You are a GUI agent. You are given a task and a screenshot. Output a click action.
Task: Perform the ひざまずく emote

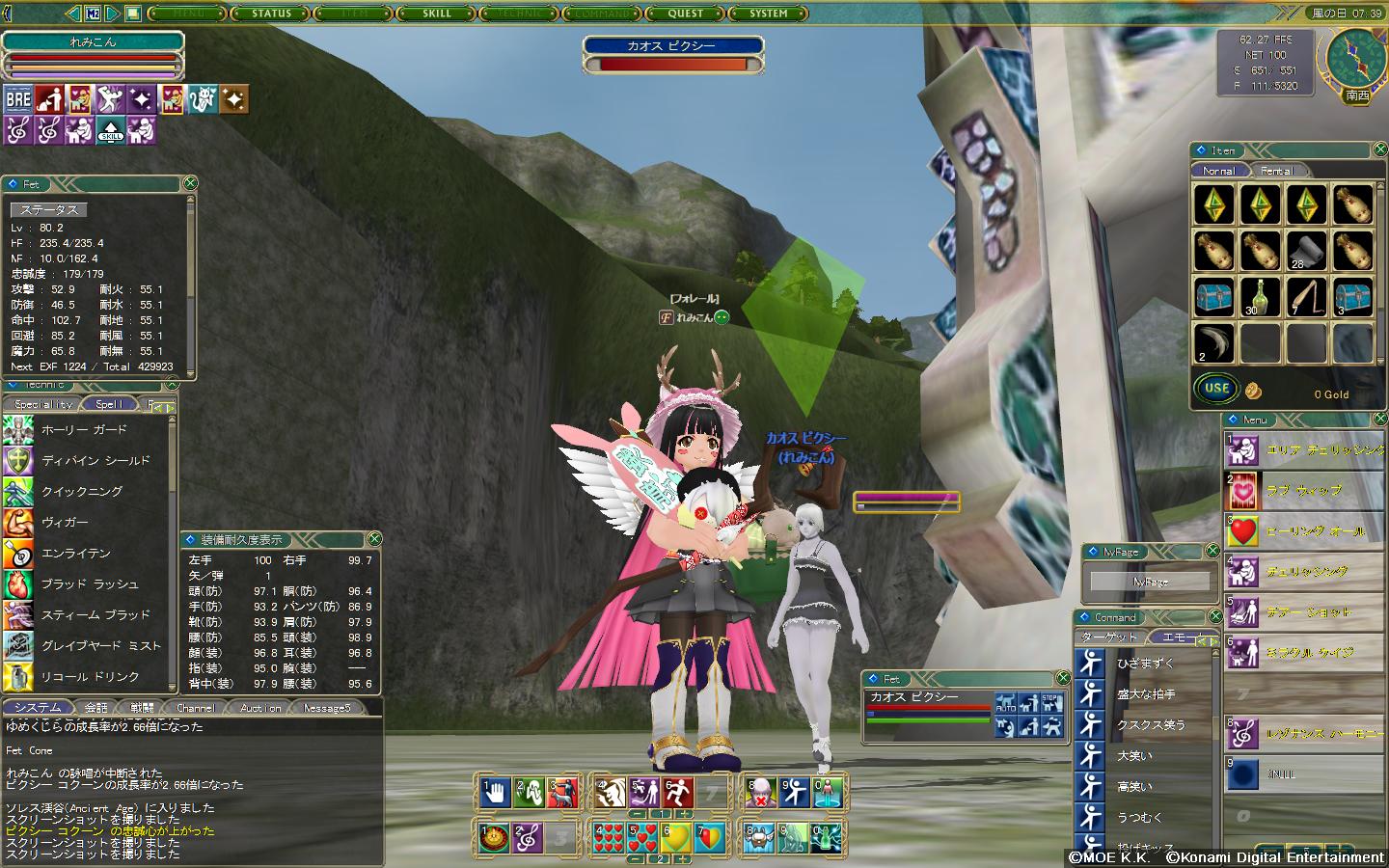1146,664
